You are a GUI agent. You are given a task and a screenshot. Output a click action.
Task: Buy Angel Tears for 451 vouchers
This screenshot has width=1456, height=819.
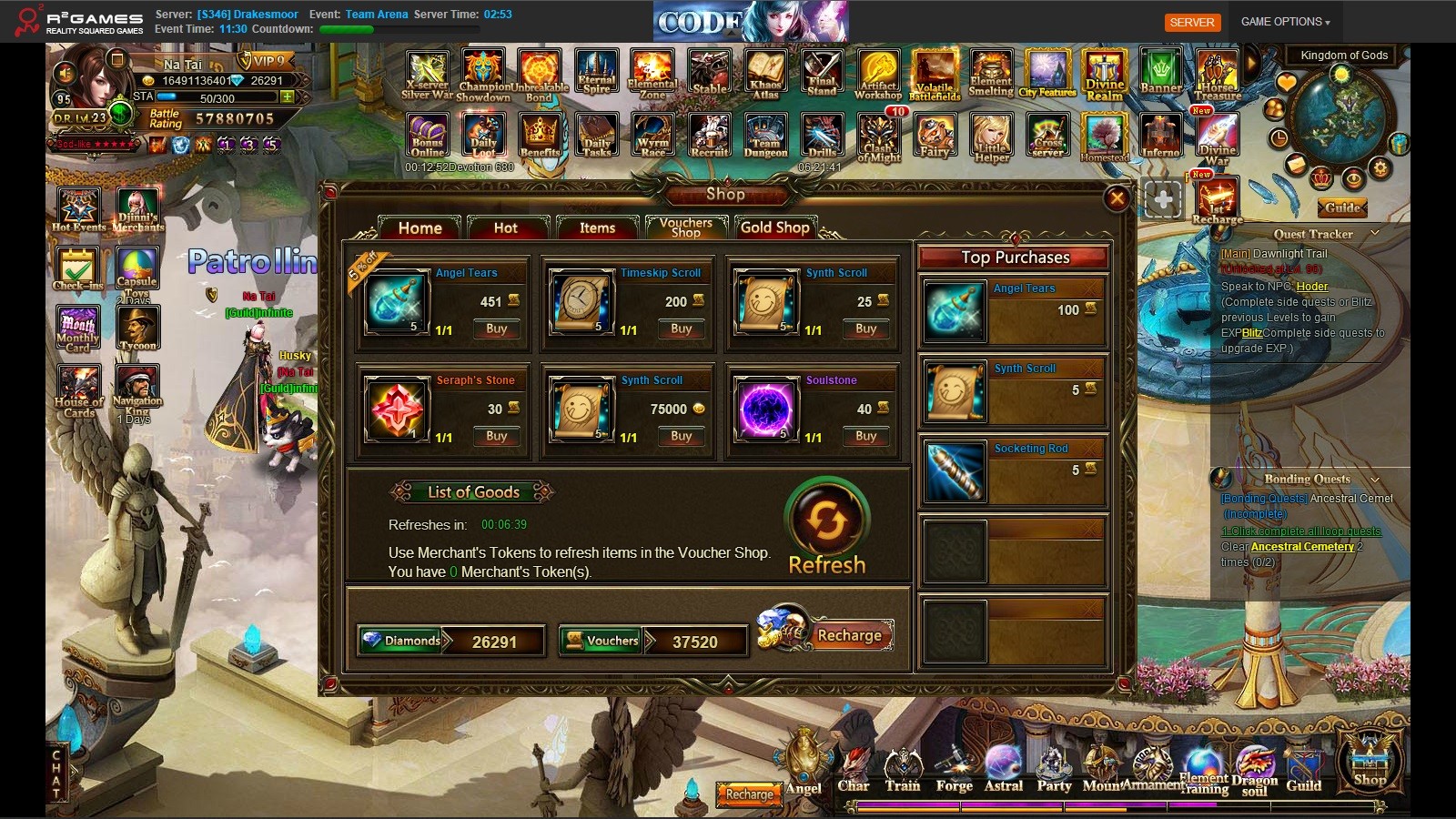(496, 329)
